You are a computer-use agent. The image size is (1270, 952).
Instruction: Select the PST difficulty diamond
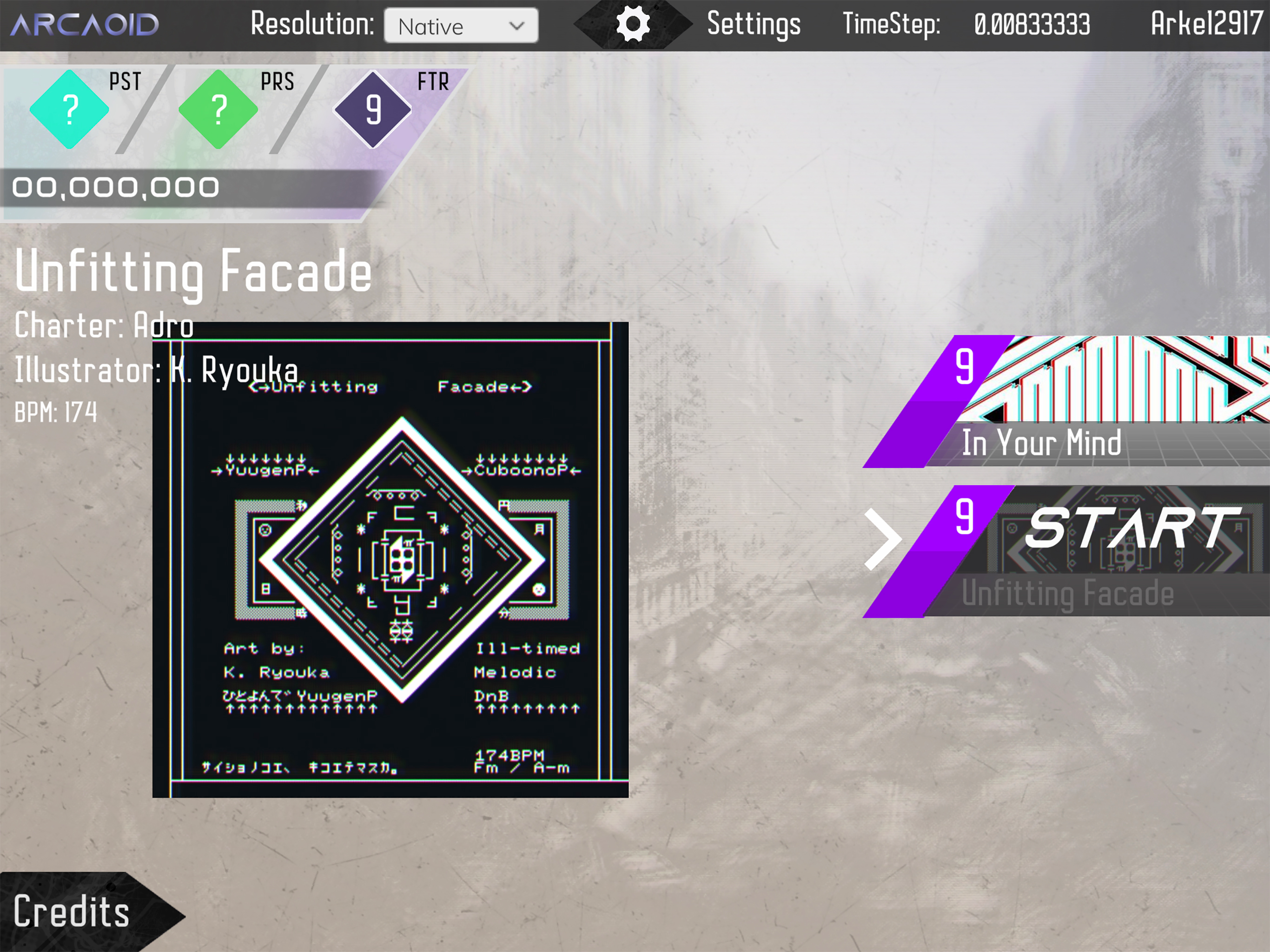[69, 109]
